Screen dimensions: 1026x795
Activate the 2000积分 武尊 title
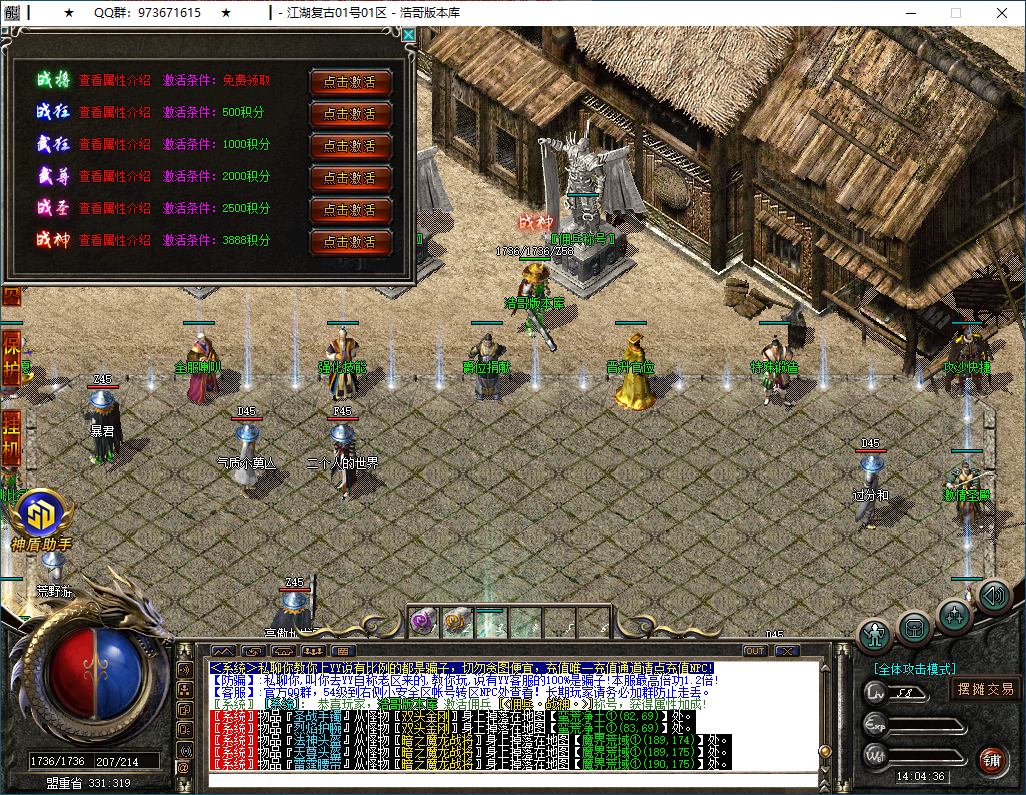pyautogui.click(x=350, y=178)
